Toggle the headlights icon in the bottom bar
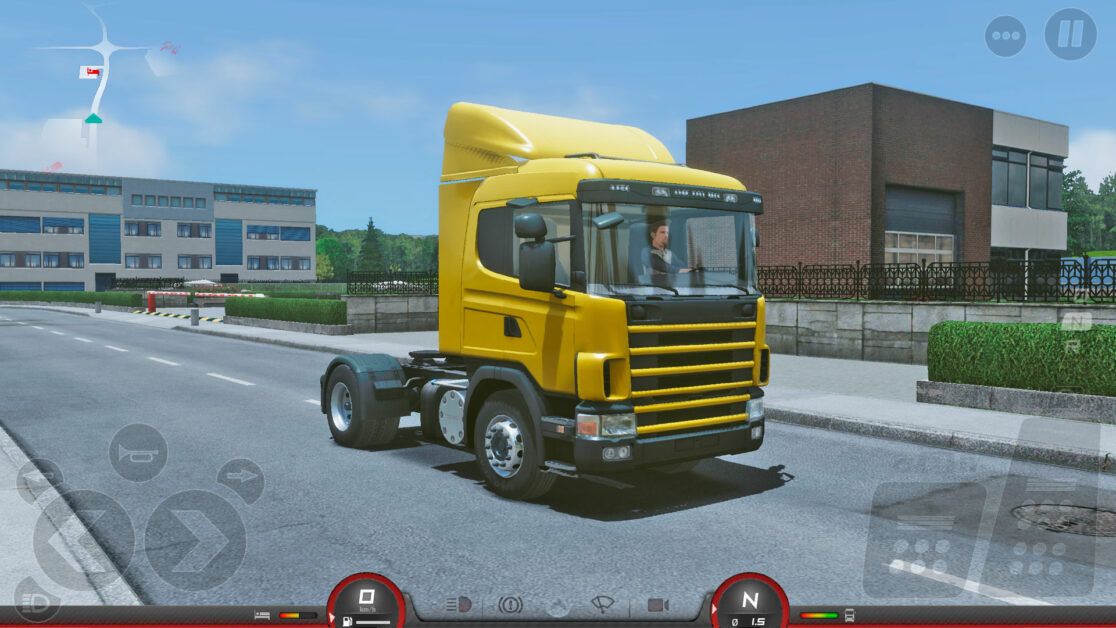The image size is (1116, 628). coord(458,605)
